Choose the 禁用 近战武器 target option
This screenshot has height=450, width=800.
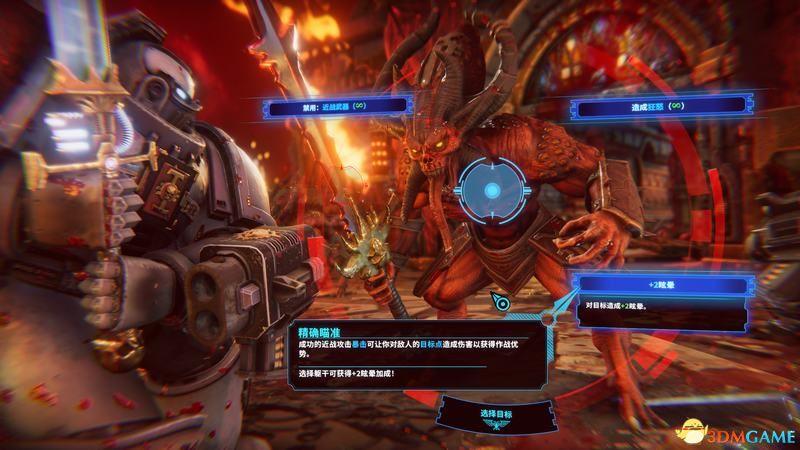pyautogui.click(x=334, y=104)
